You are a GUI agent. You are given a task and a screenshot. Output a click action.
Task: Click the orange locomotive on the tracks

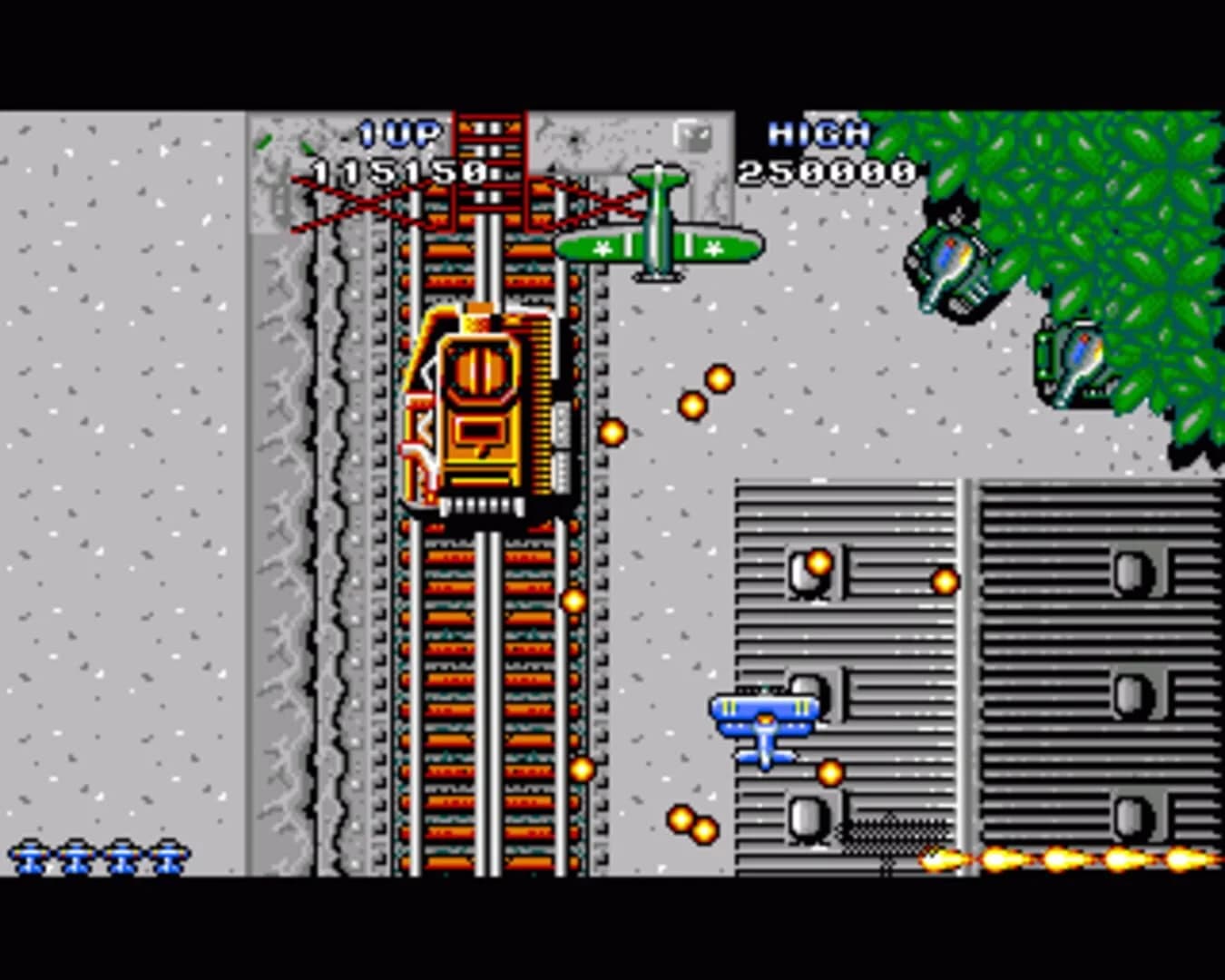point(479,408)
